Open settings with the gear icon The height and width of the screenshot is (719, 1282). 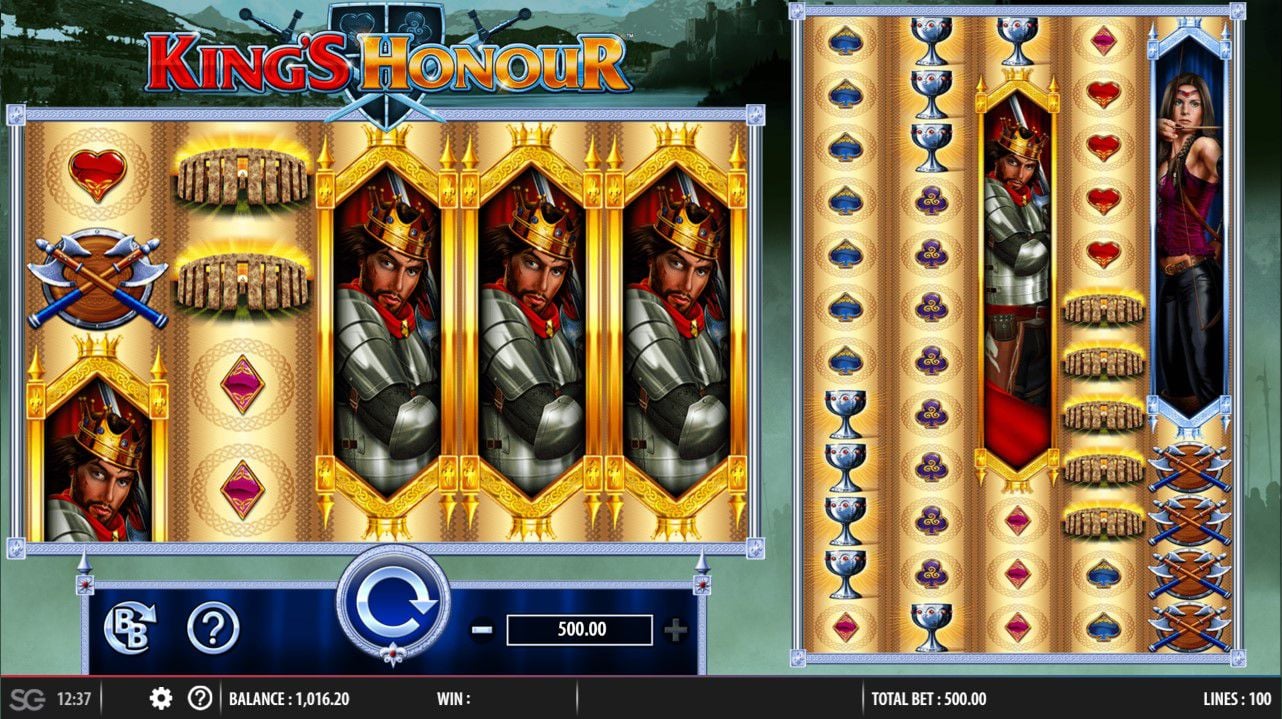(161, 698)
